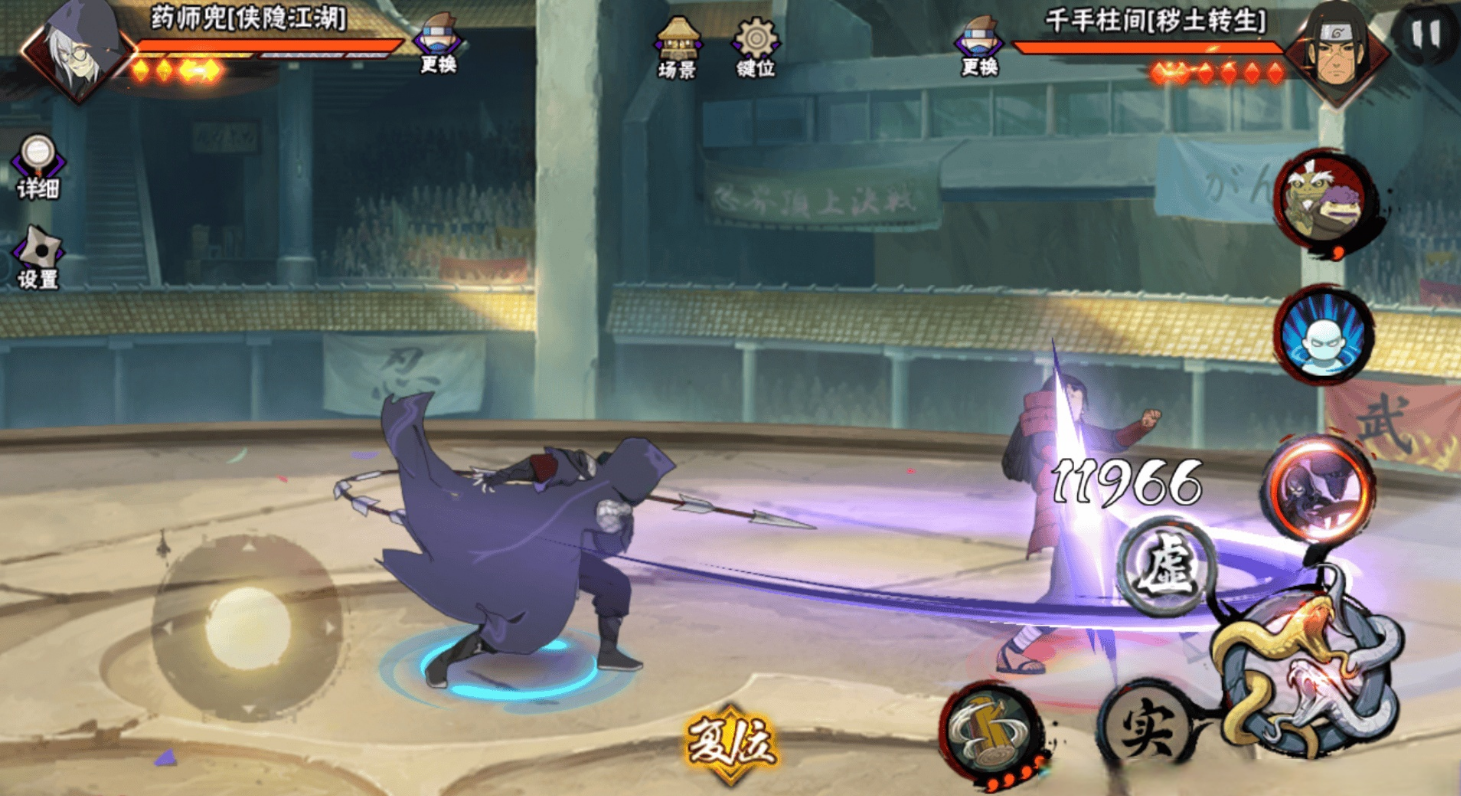Open the 键位 key layout settings
The height and width of the screenshot is (796, 1461).
755,46
